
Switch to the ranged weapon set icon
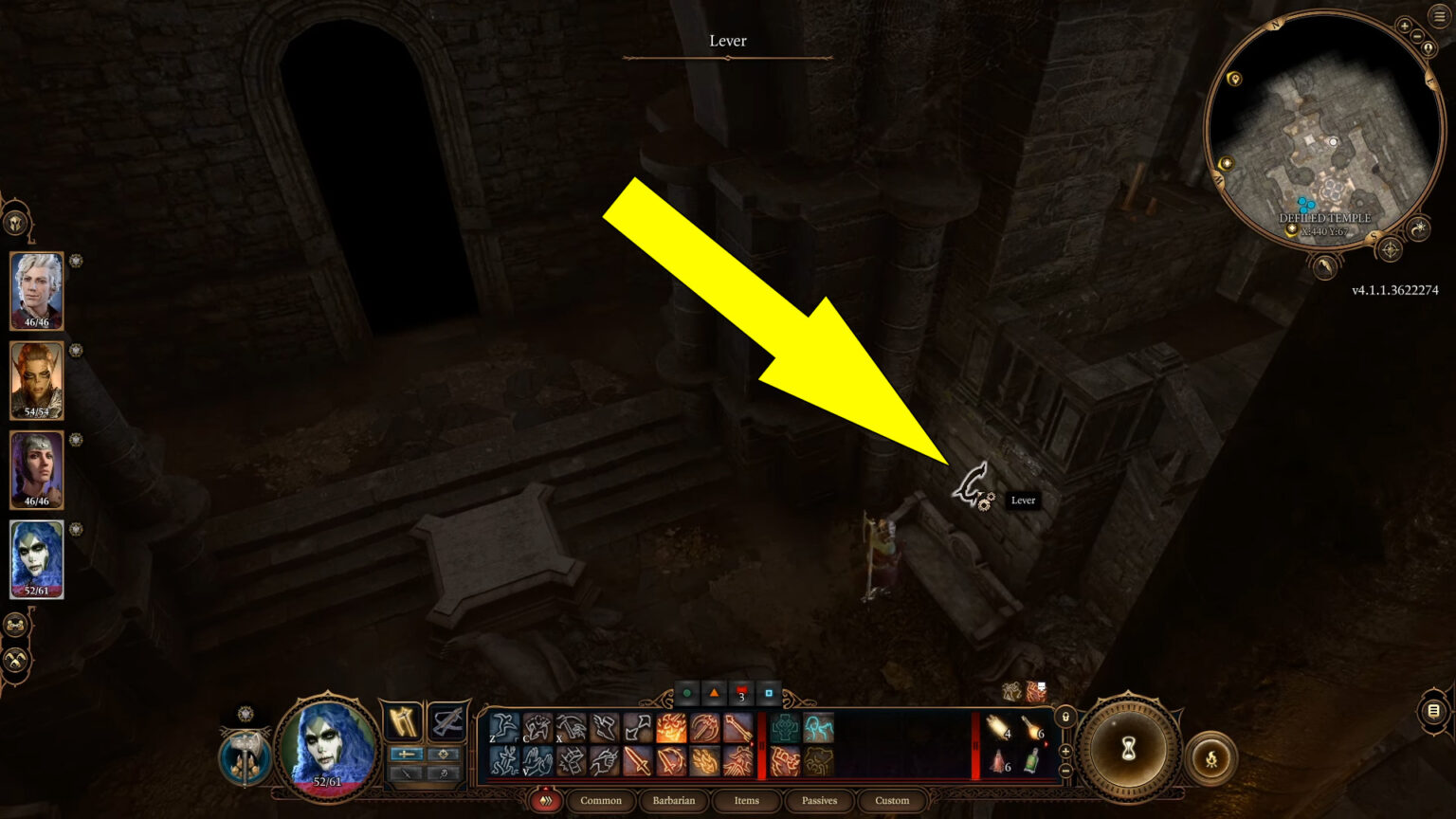point(447,722)
